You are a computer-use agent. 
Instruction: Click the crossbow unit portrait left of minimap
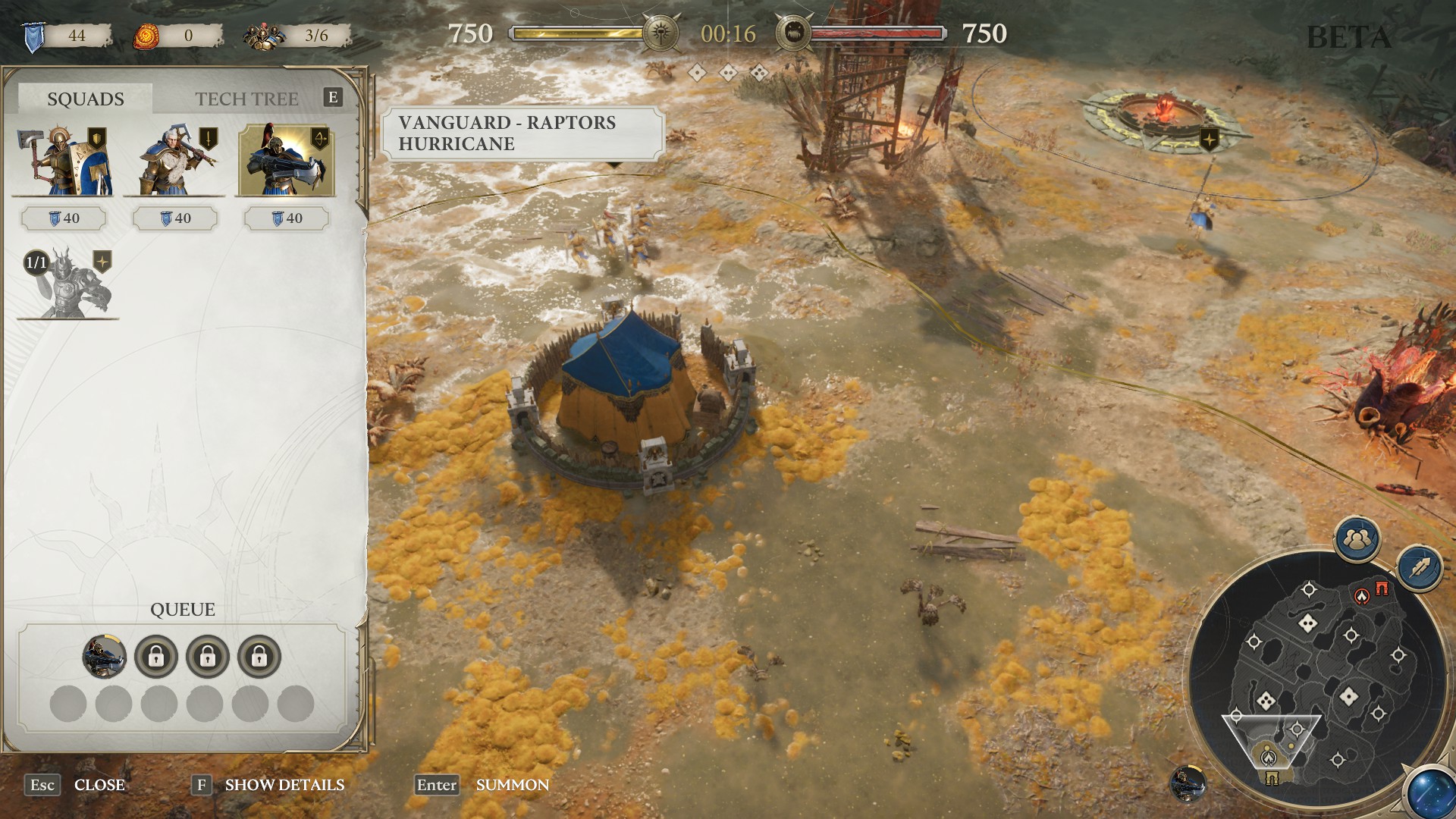click(x=1188, y=784)
